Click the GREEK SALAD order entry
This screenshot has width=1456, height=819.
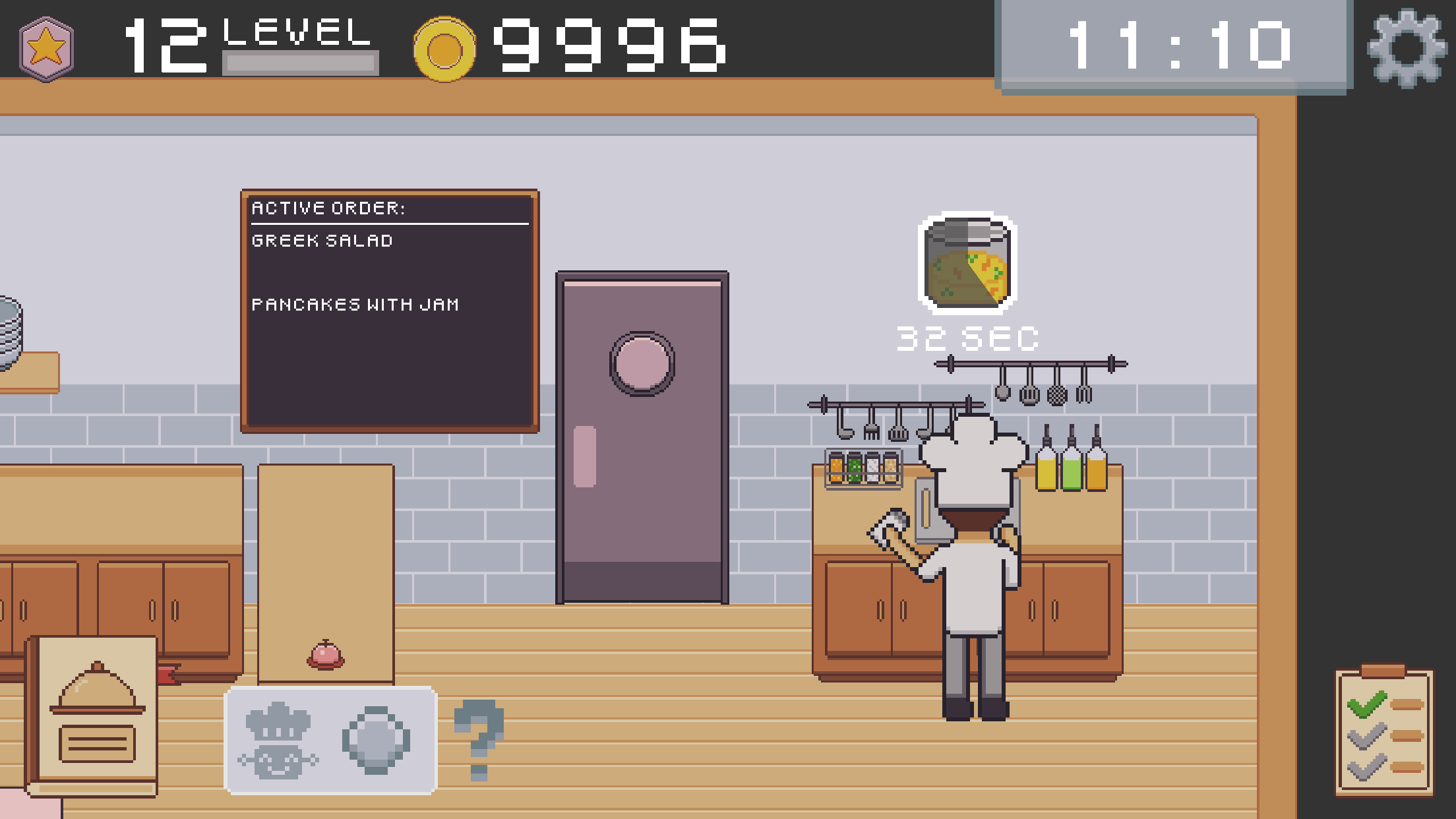pyautogui.click(x=321, y=240)
